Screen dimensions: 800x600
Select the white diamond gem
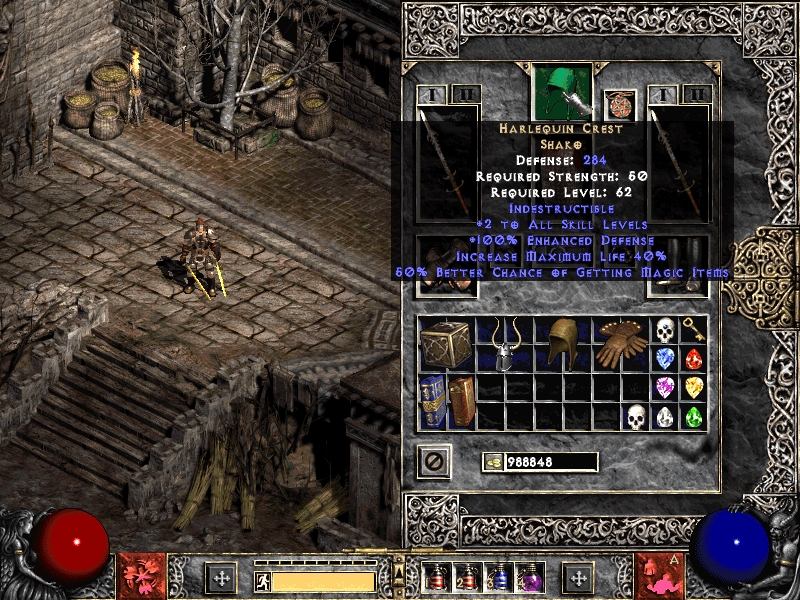(x=665, y=416)
